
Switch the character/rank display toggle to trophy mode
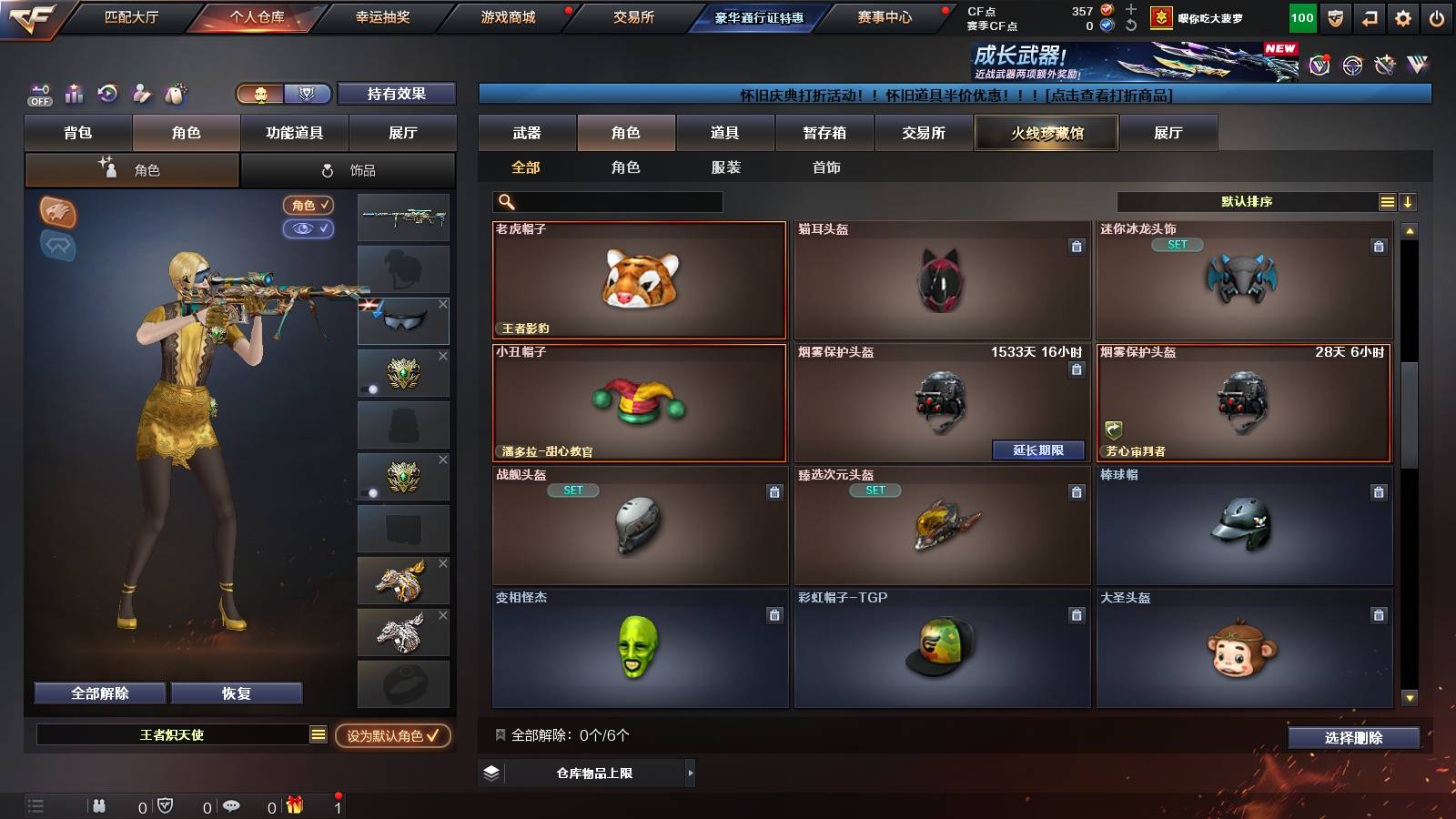click(308, 95)
